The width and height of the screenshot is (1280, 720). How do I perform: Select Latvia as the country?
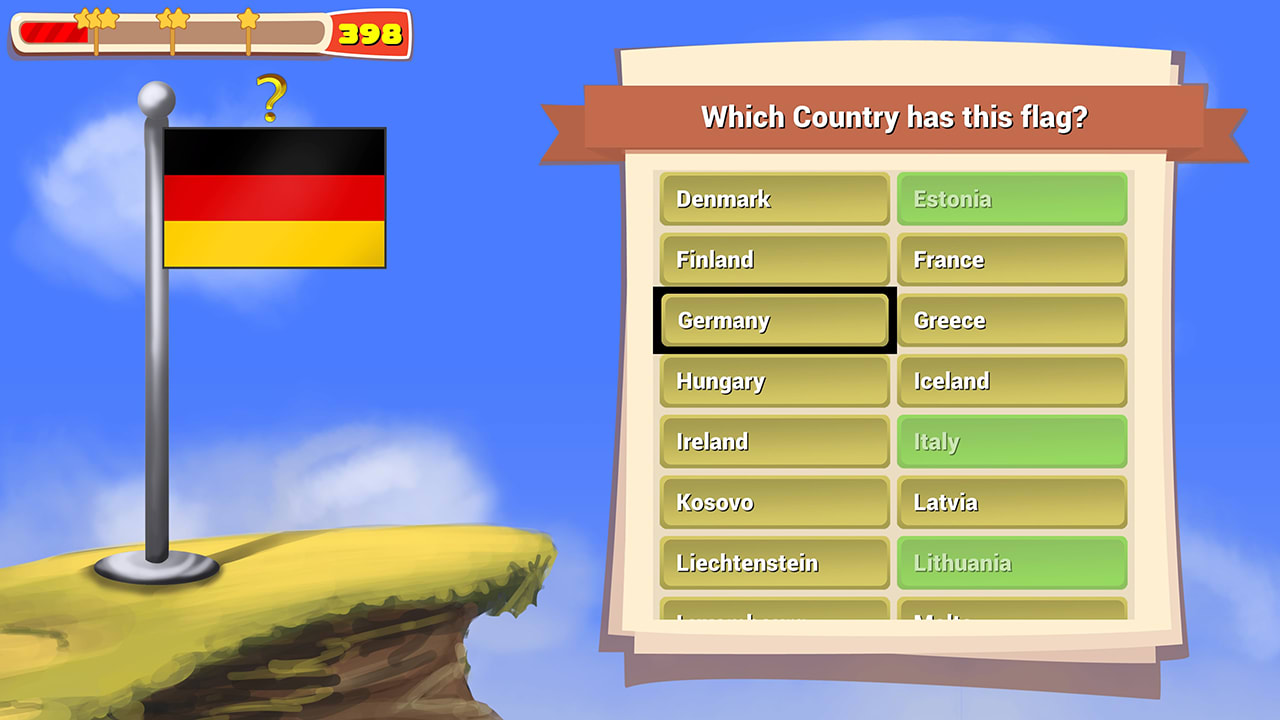pos(1012,502)
